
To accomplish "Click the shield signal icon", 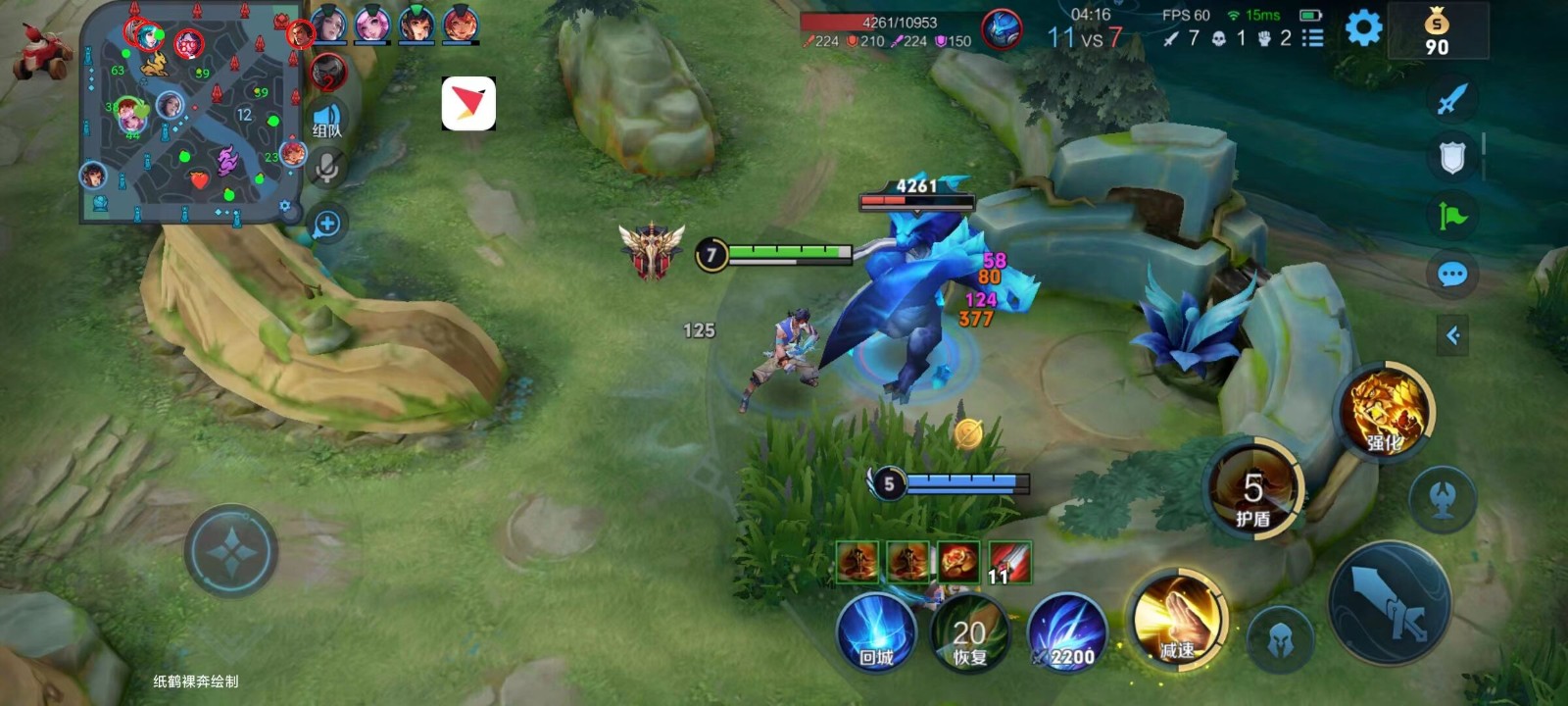I will pyautogui.click(x=1452, y=157).
